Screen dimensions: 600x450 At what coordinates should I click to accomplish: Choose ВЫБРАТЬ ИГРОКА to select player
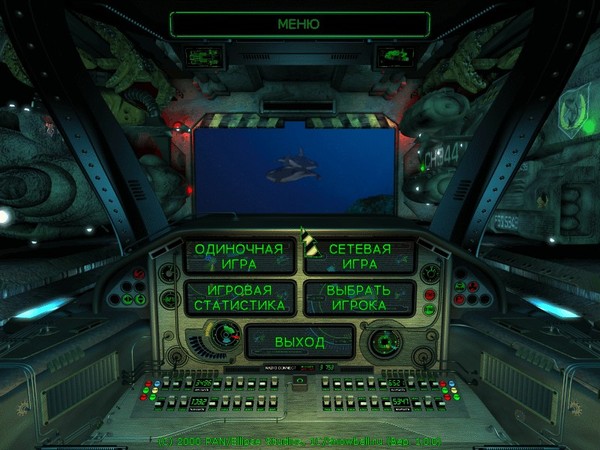click(359, 297)
